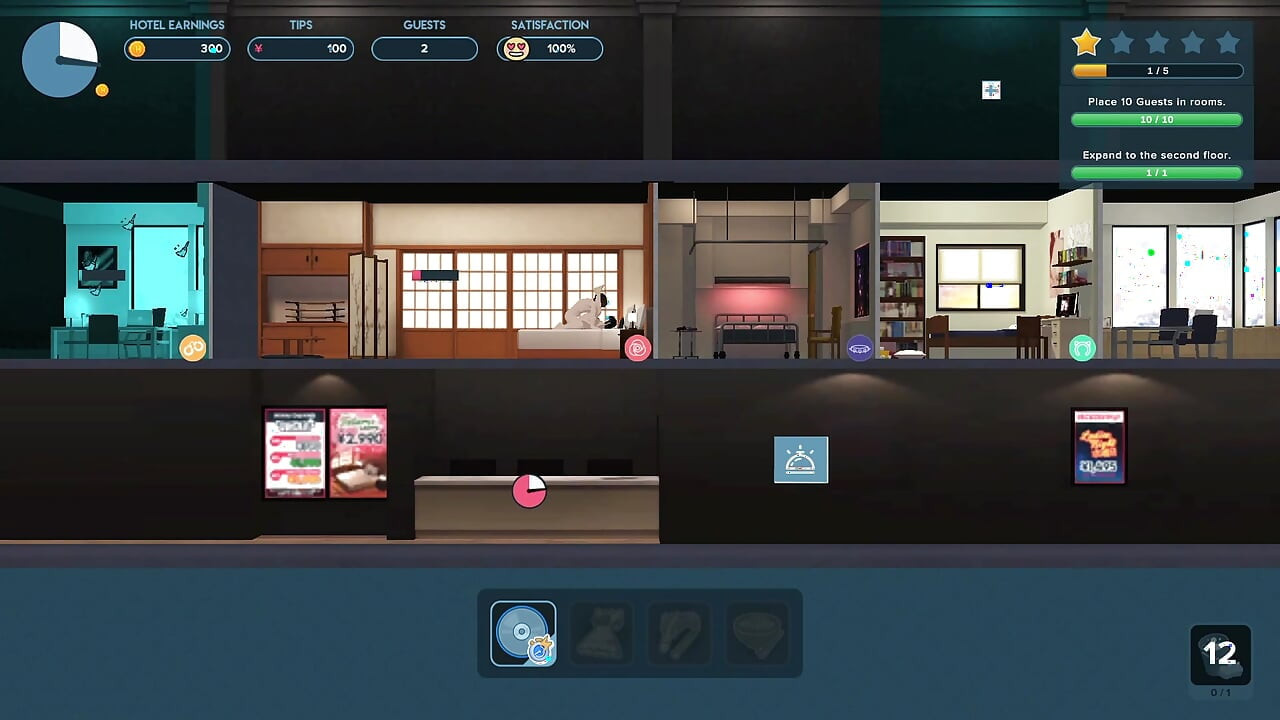Click the green headphones icon under the study room

click(x=1081, y=349)
